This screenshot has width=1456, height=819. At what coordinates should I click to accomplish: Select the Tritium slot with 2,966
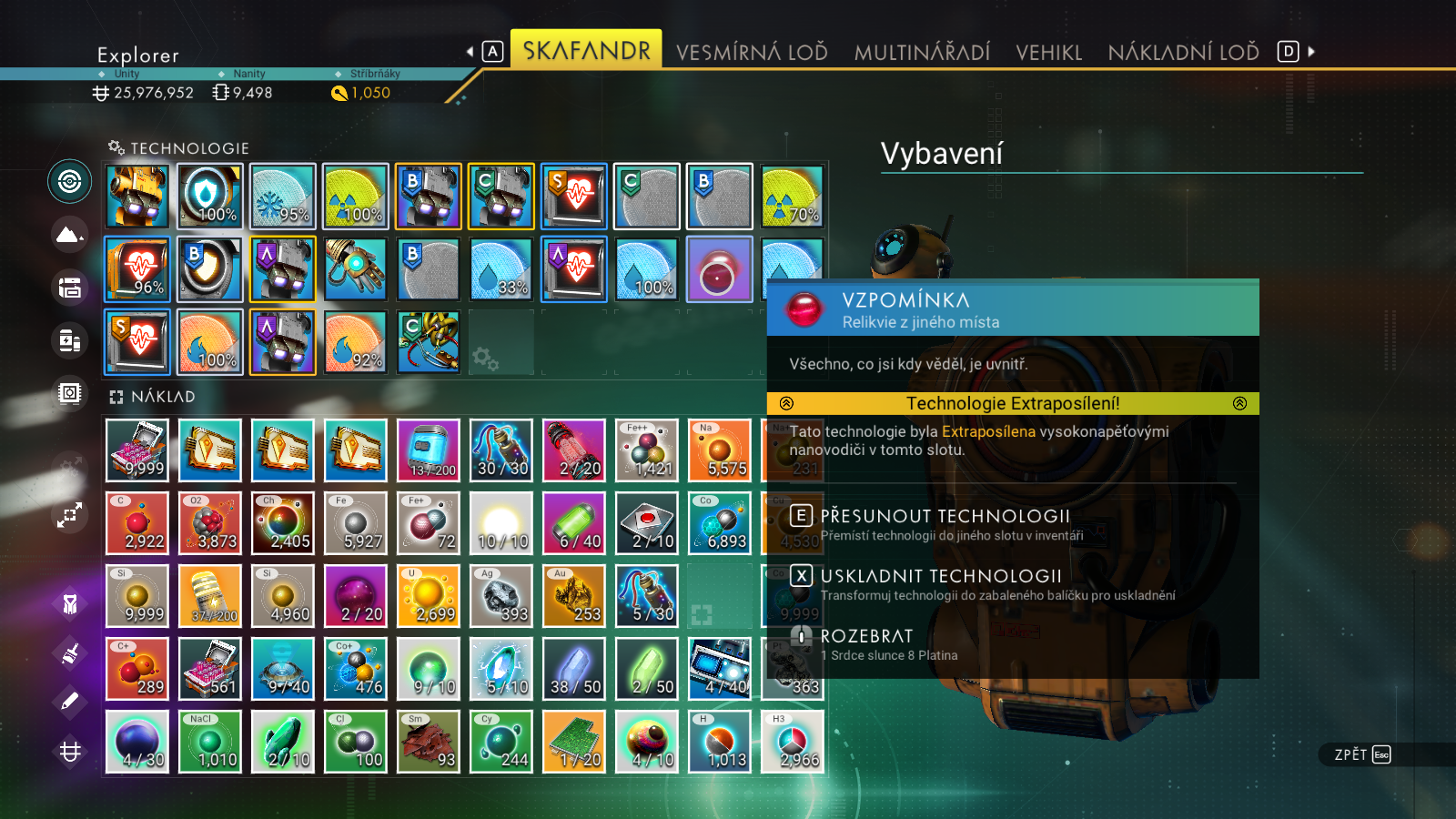[793, 742]
